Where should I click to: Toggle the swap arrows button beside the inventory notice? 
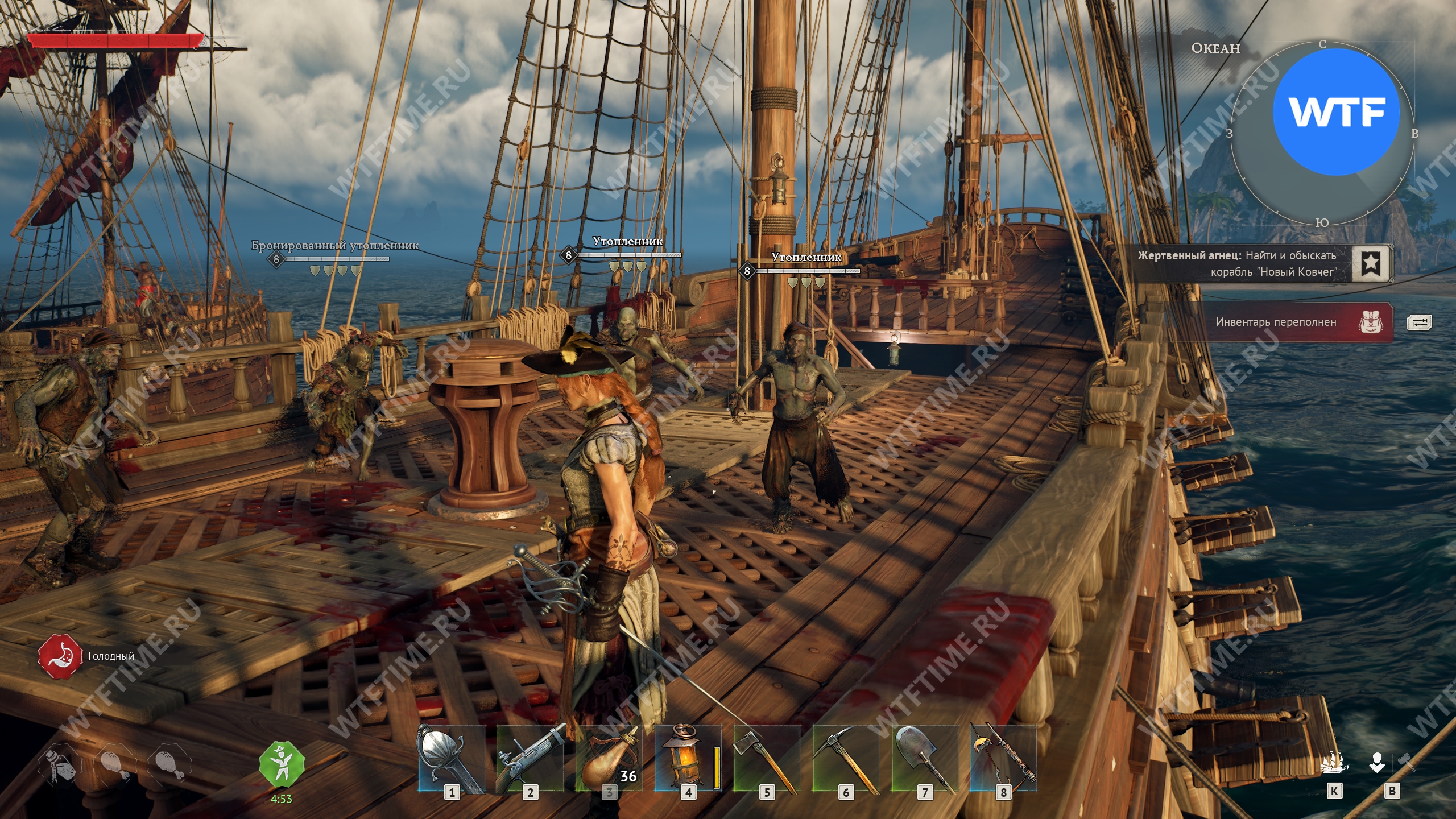tap(1419, 322)
